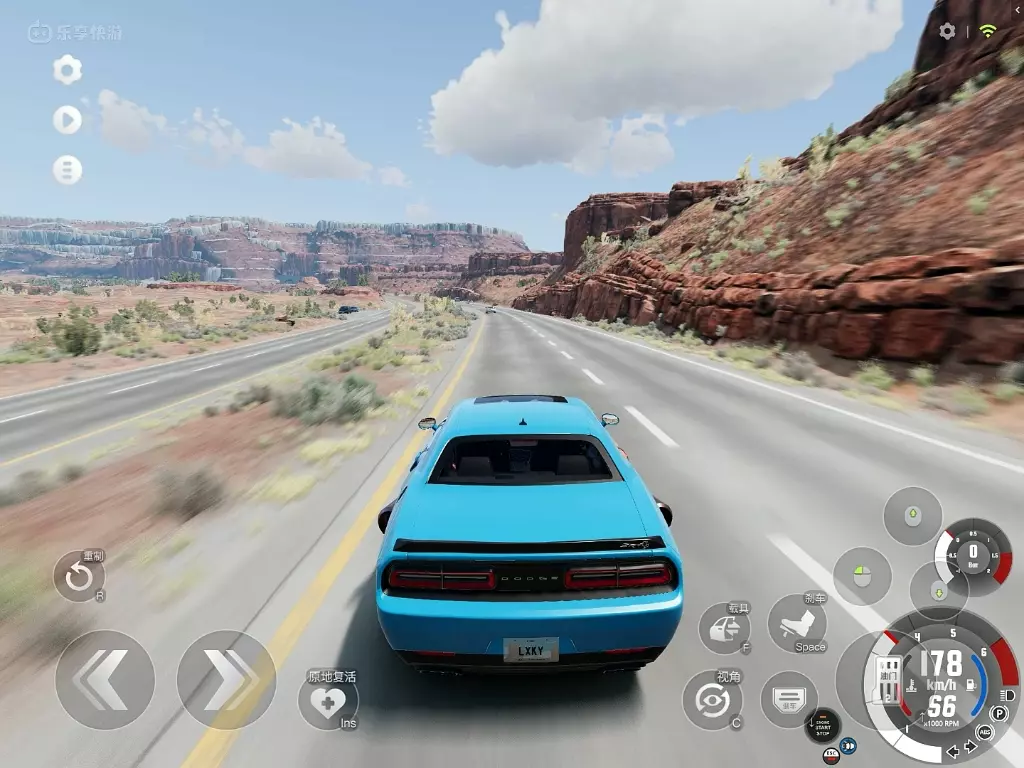
Task: Steer right with the double-chevron button
Action: tap(226, 679)
